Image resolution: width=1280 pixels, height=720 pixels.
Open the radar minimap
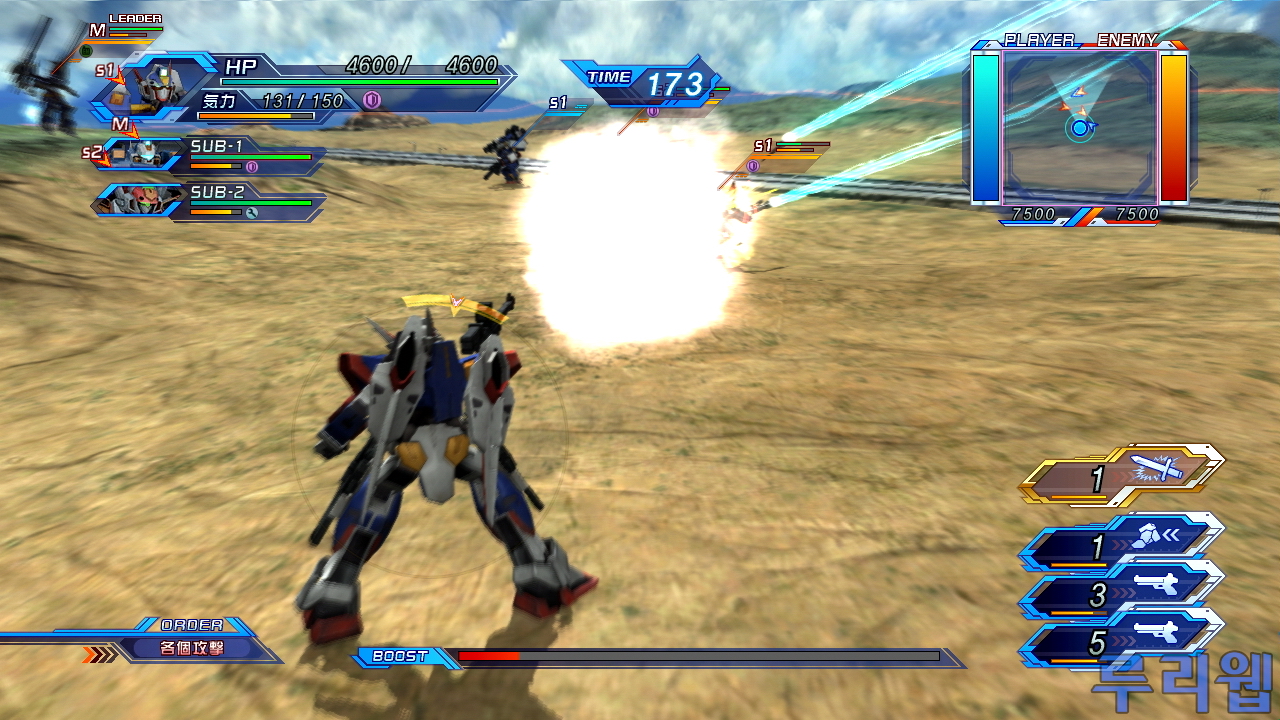(1080, 125)
